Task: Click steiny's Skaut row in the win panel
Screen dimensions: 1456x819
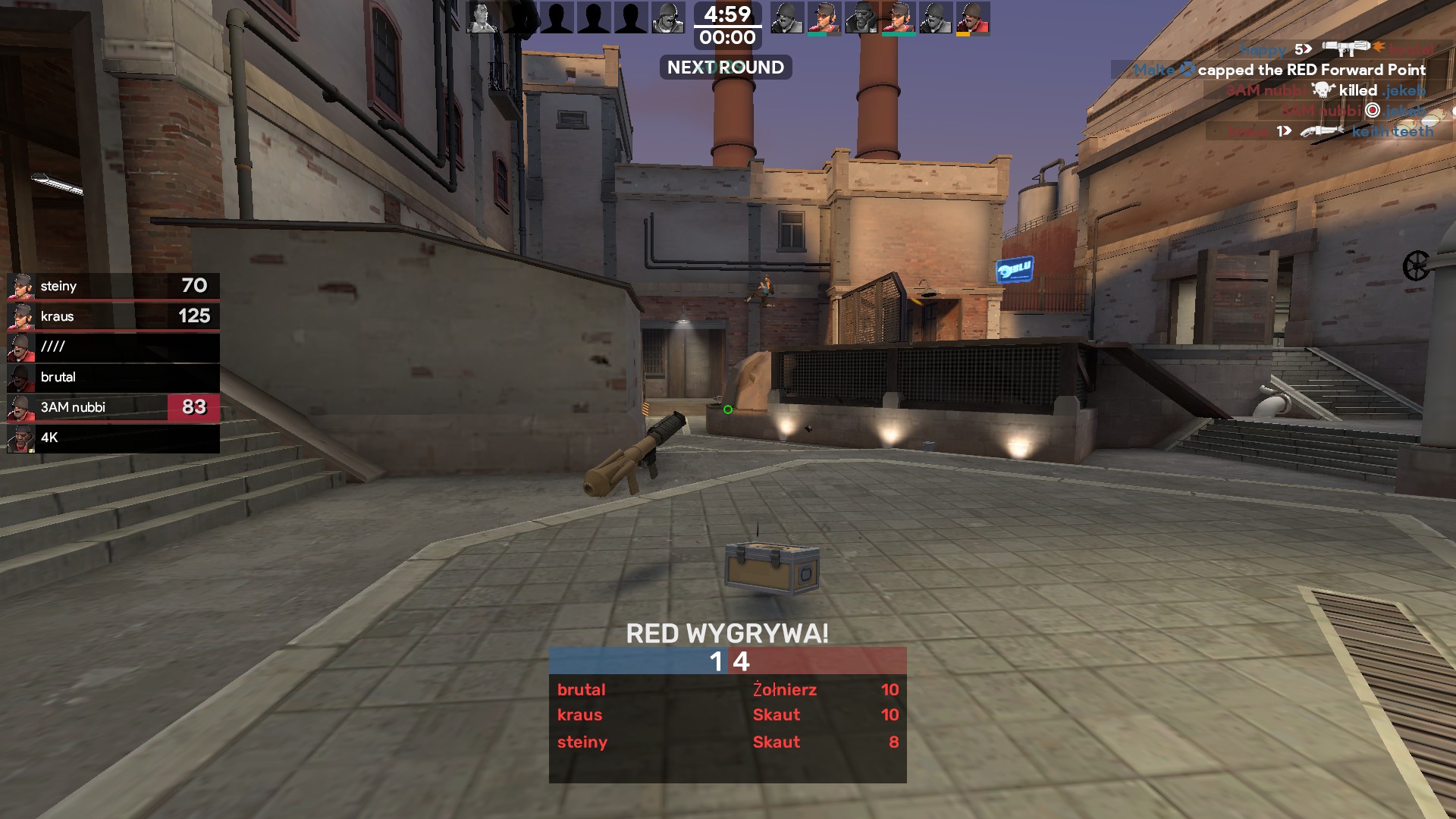Action: coord(727,742)
